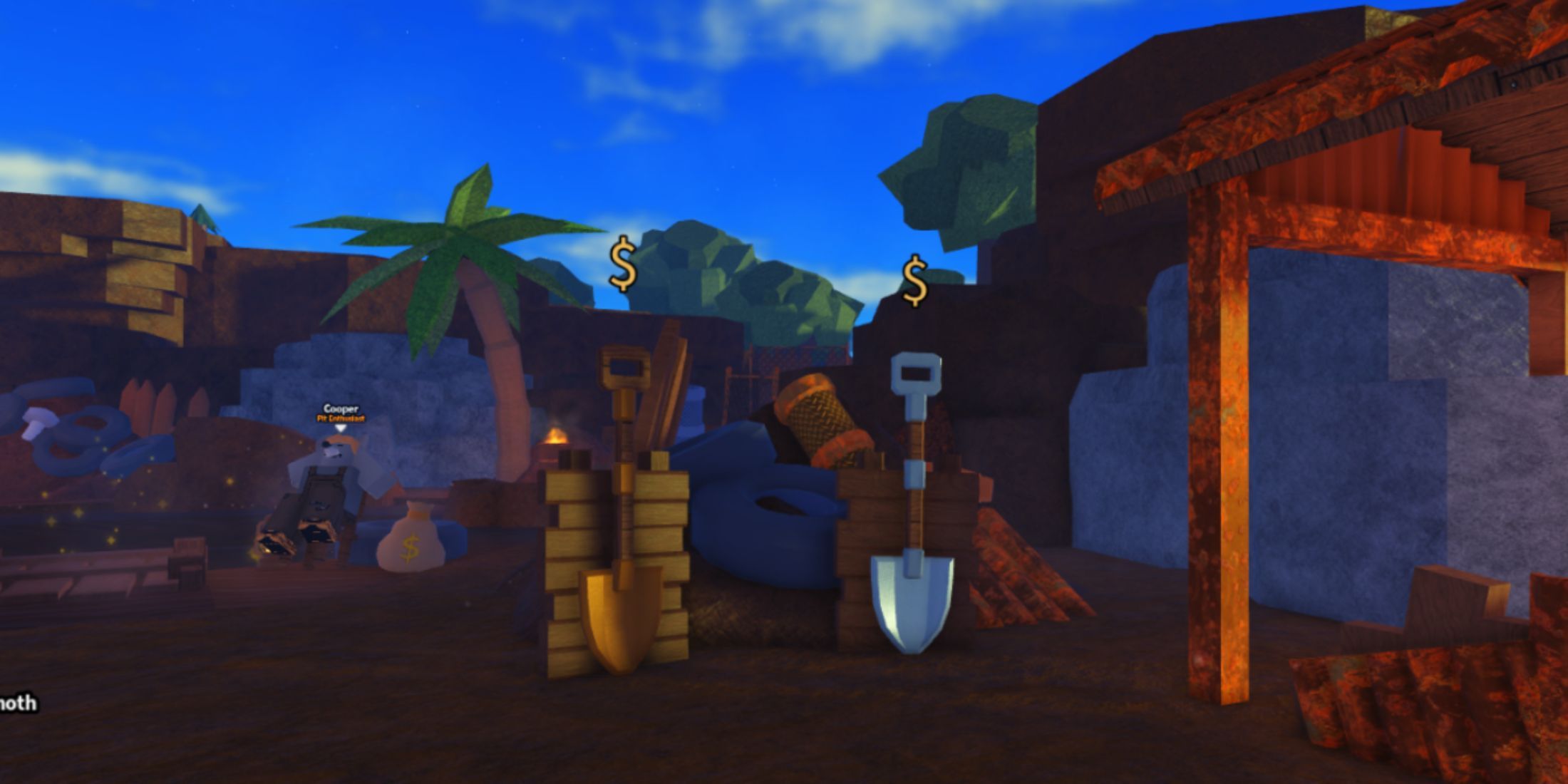This screenshot has height=784, width=1568.
Task: Select the dollar marker over the silver shovel
Action: [x=914, y=281]
